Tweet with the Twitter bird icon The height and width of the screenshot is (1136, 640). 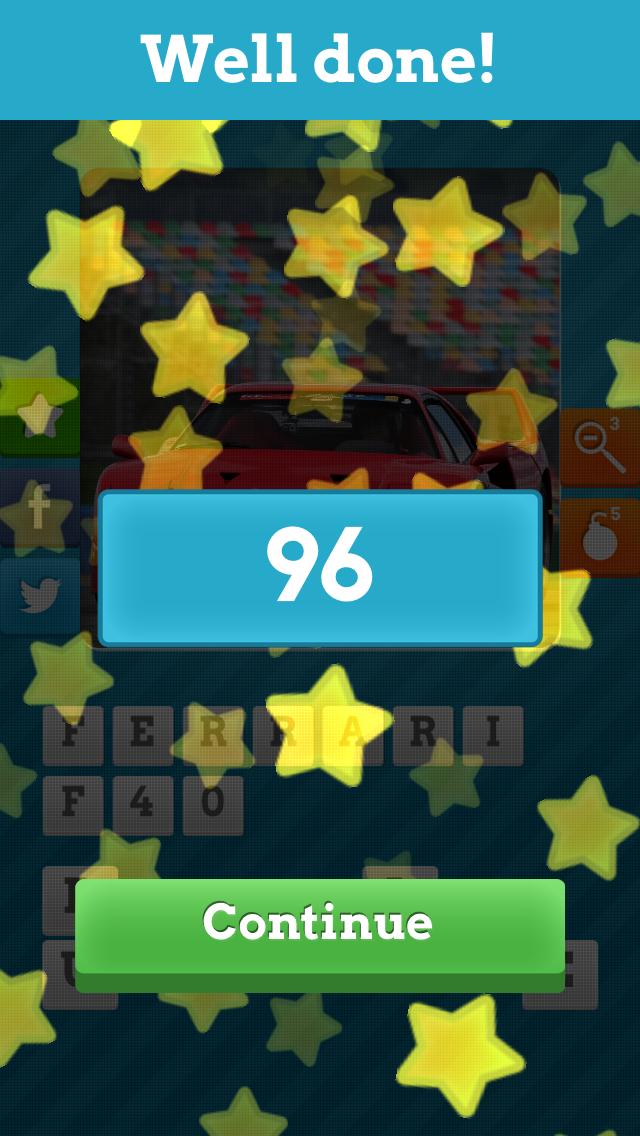coord(38,595)
